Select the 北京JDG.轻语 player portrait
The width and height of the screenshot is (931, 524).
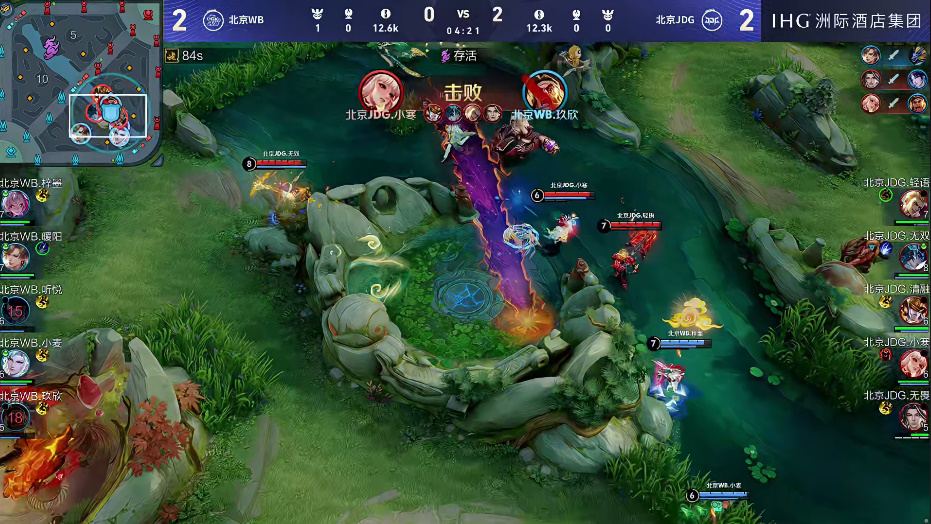(x=913, y=204)
